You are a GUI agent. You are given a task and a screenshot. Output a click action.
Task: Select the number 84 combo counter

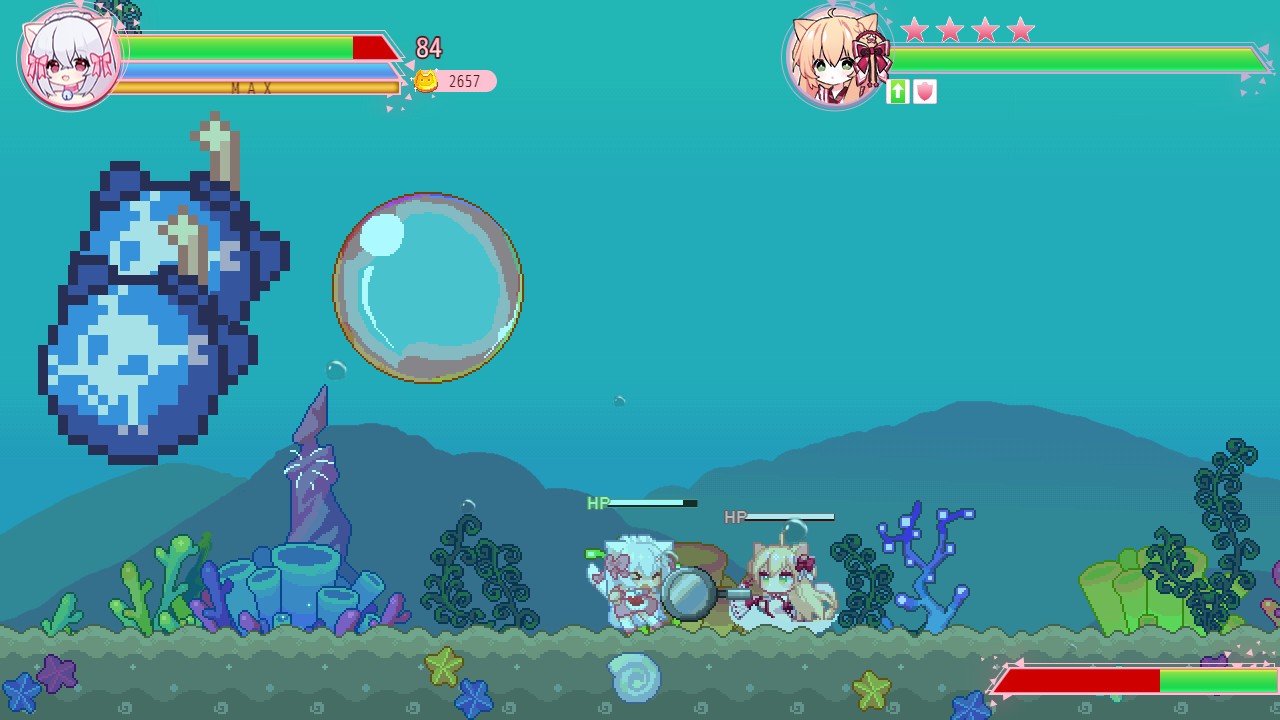point(430,49)
